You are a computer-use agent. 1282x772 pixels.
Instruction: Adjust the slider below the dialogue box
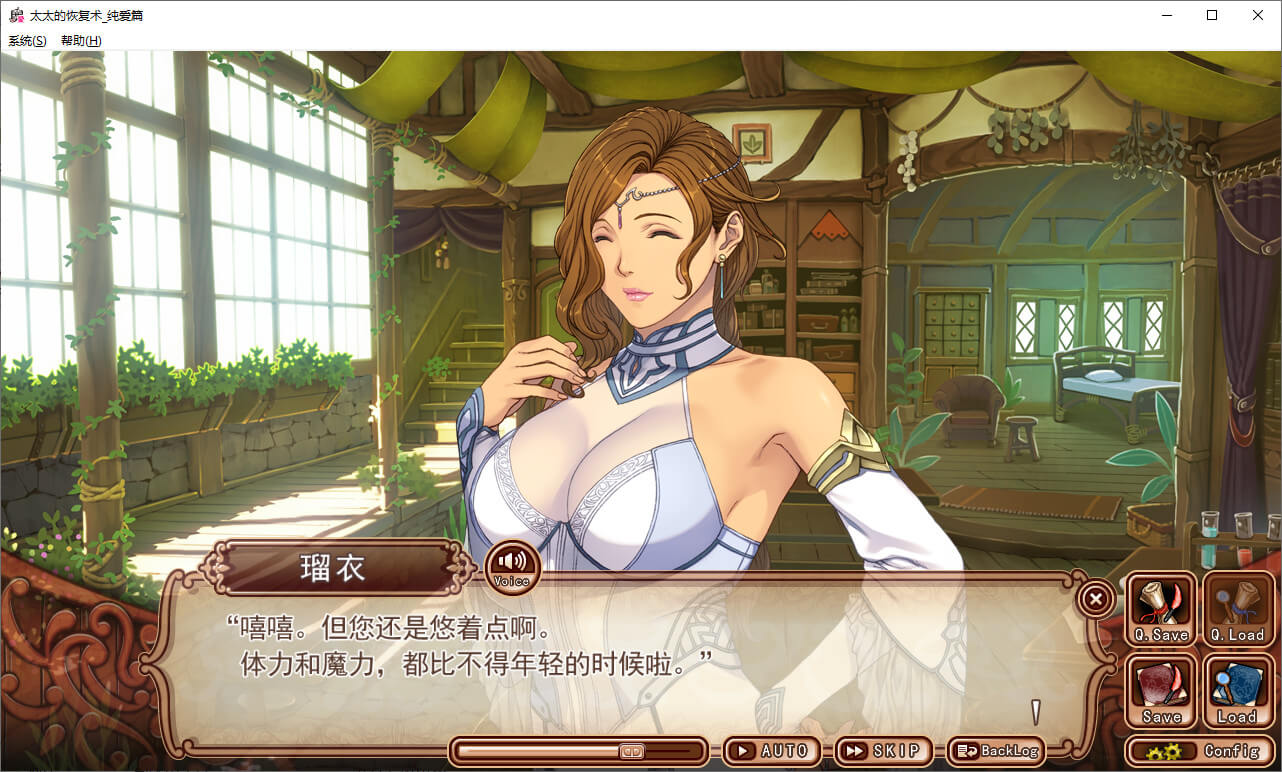click(632, 751)
